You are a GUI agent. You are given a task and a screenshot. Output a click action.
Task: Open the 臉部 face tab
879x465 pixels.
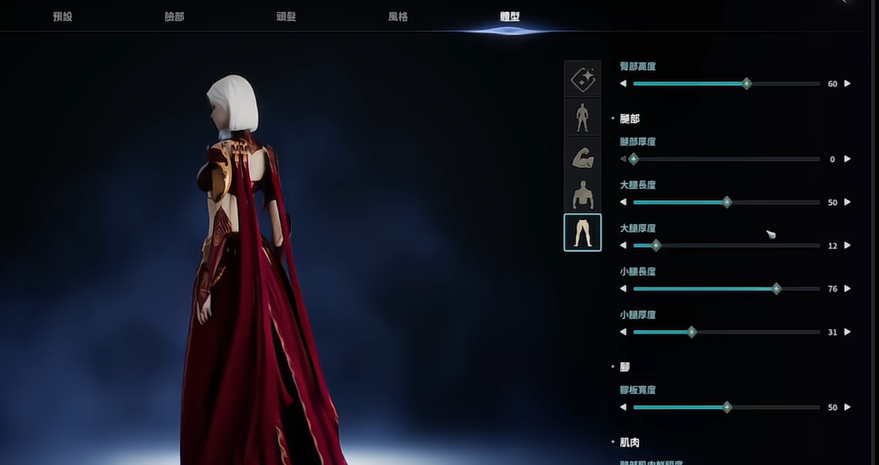174,17
